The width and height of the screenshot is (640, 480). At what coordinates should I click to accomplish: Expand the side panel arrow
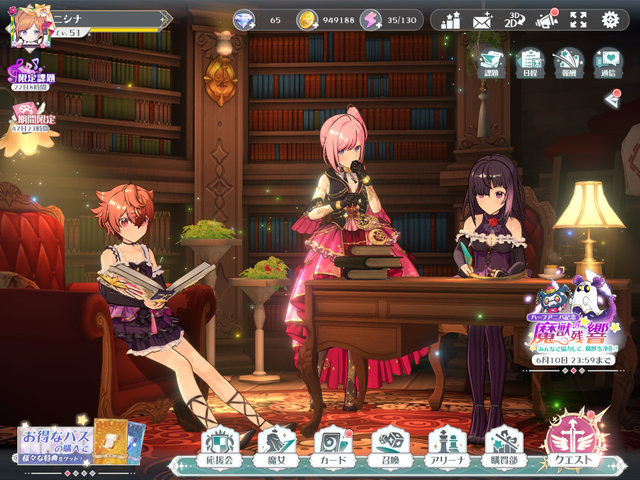coord(613,98)
